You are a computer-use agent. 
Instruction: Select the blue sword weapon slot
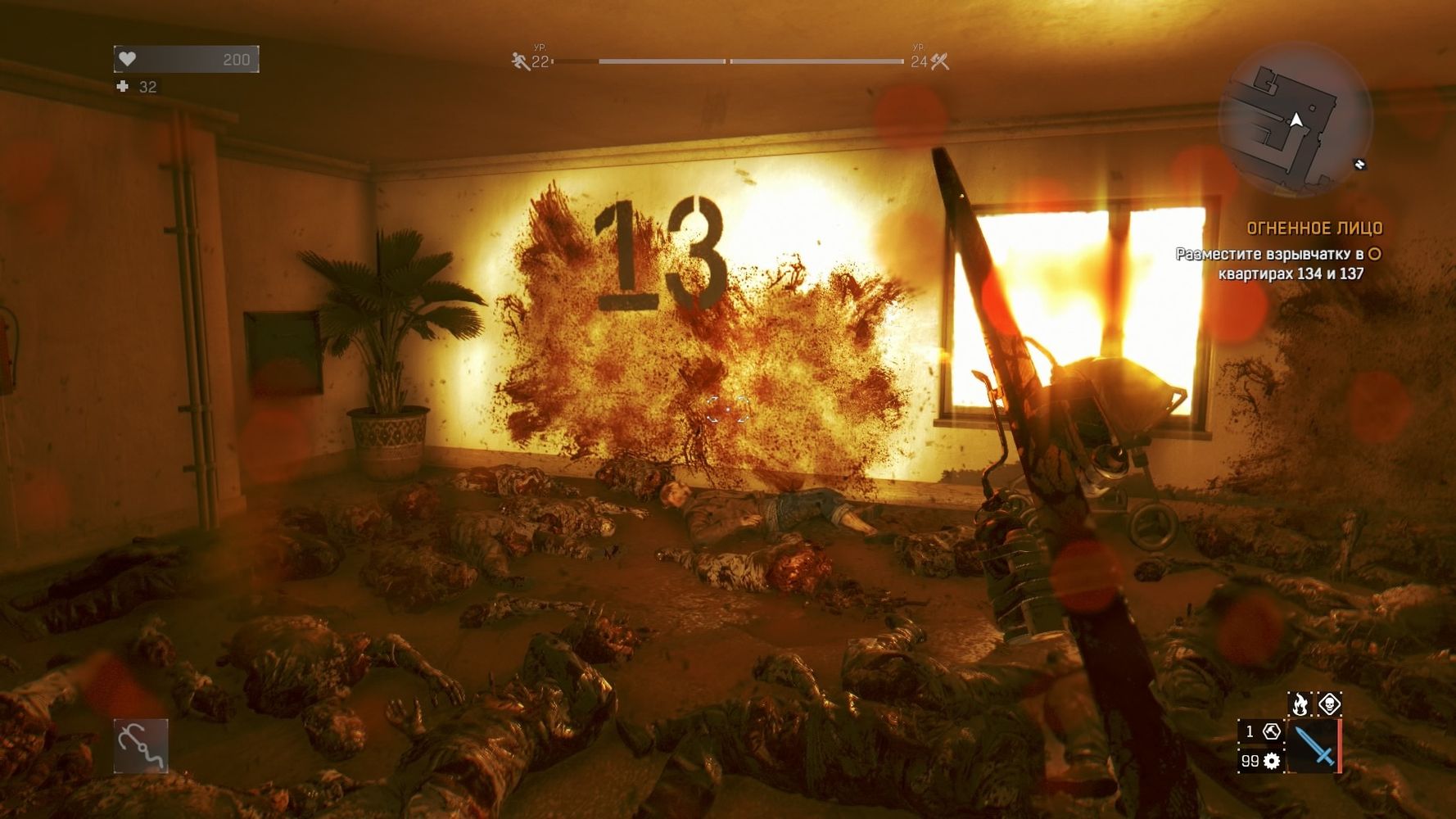coord(1314,746)
